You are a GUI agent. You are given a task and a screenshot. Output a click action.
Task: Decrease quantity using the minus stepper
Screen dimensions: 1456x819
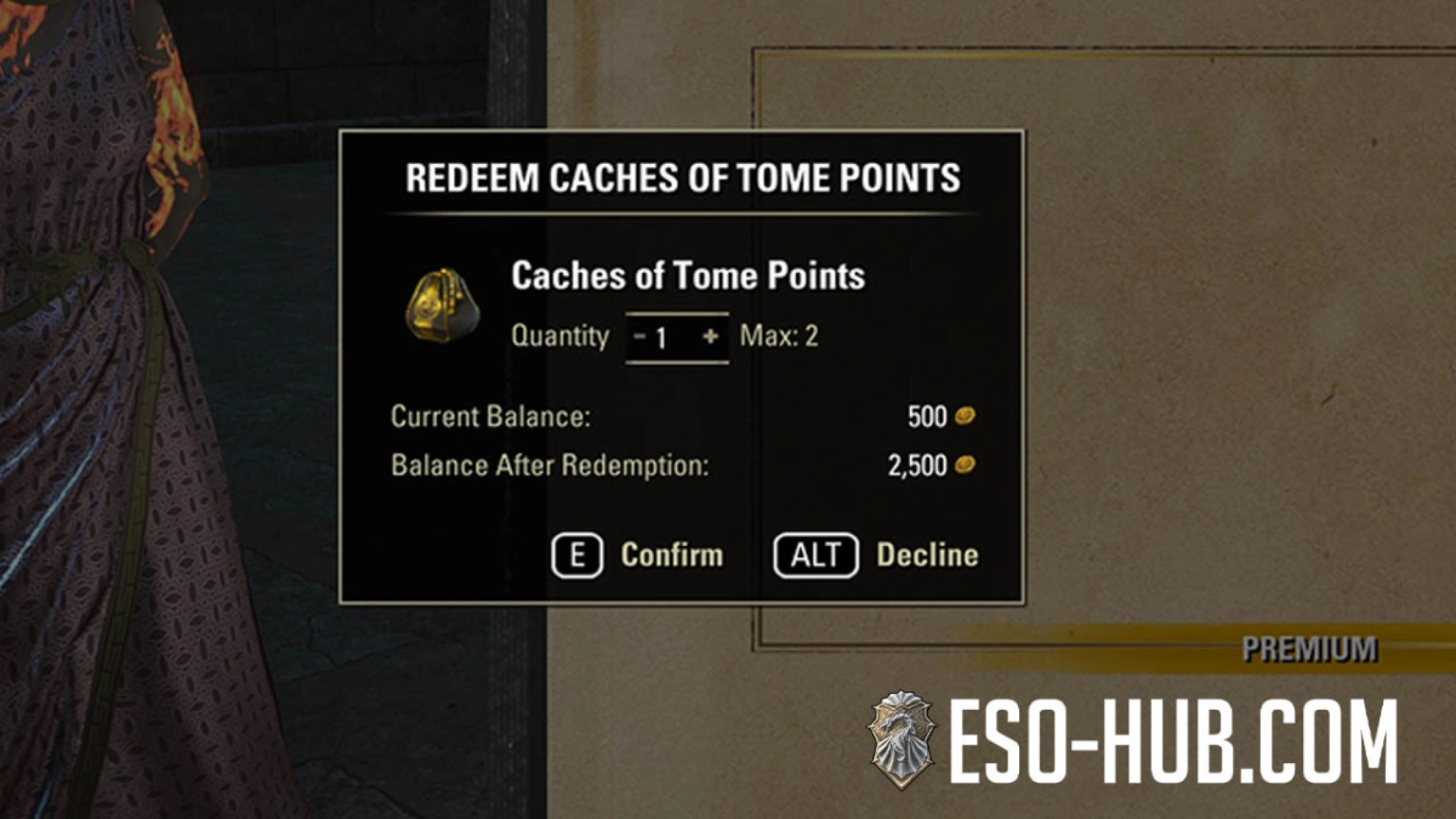[x=639, y=335]
